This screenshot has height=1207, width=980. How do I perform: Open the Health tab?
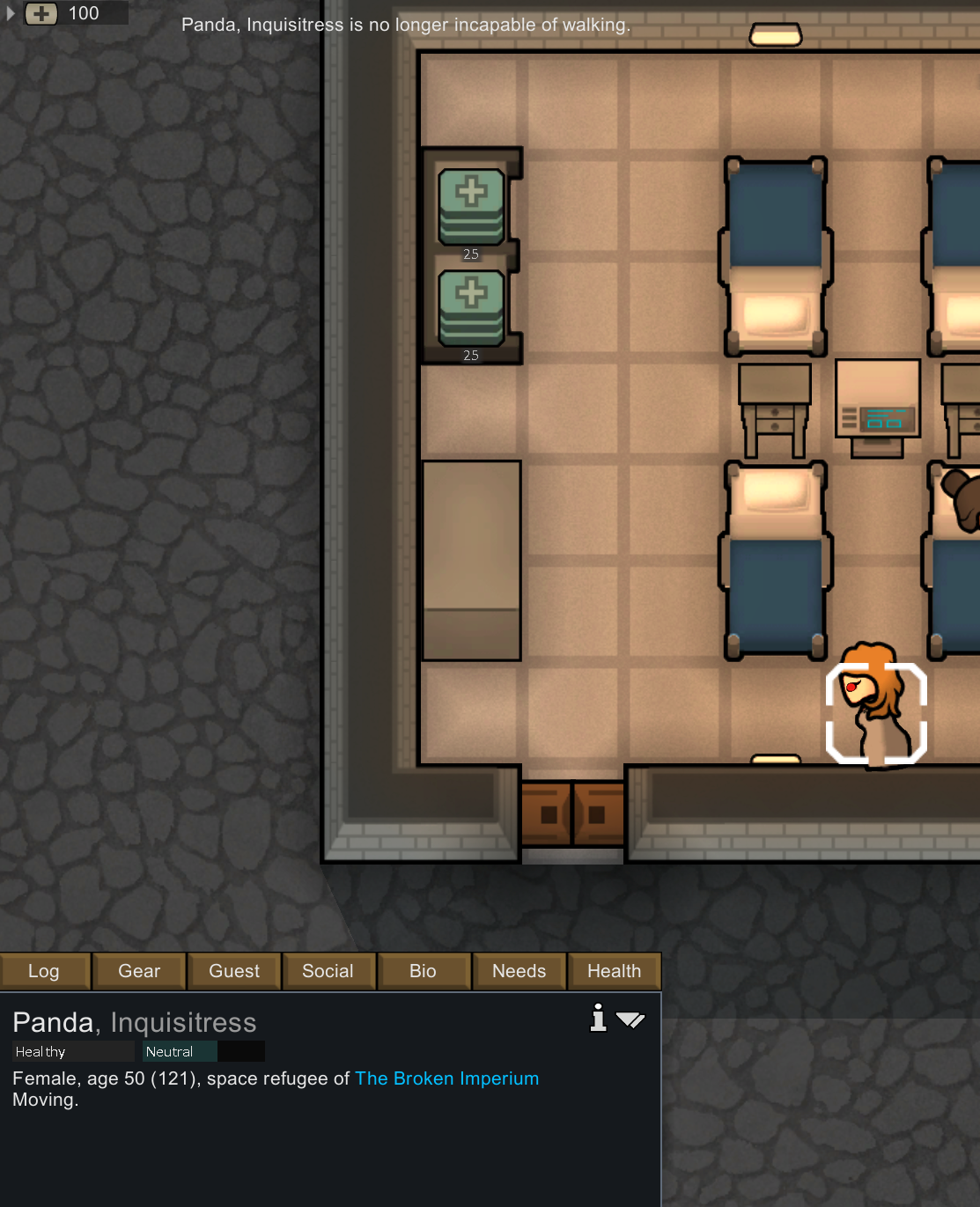pyautogui.click(x=614, y=971)
